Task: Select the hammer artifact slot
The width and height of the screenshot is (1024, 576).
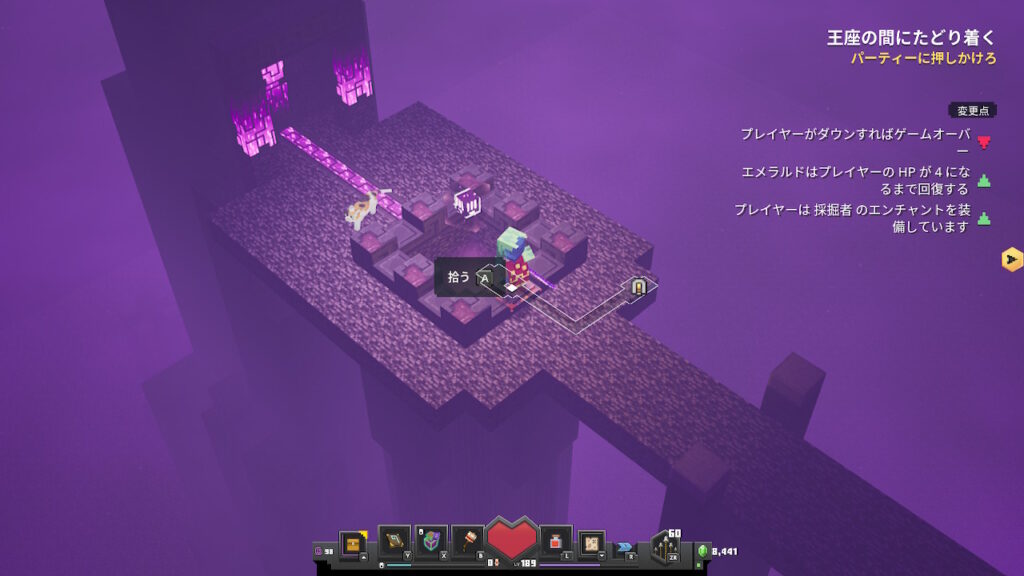Action: point(468,540)
